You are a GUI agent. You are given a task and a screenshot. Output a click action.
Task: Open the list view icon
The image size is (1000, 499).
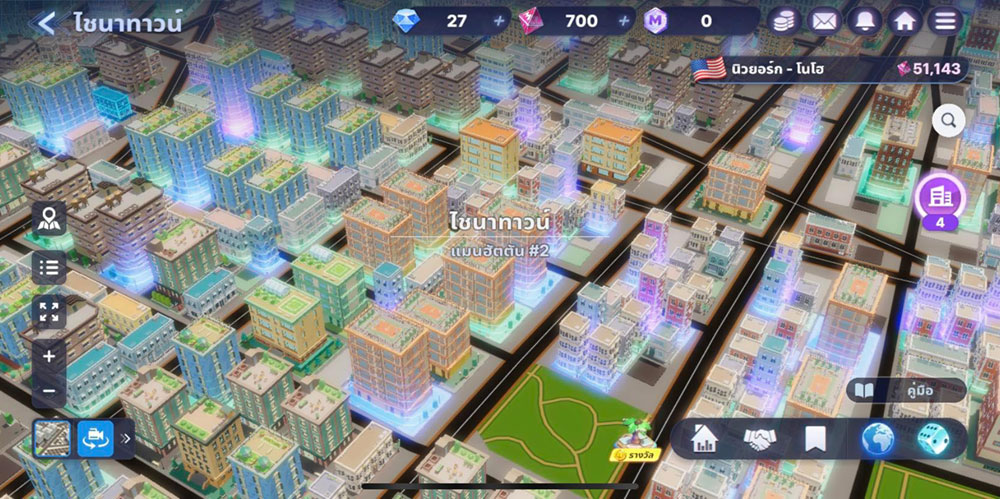coord(49,267)
